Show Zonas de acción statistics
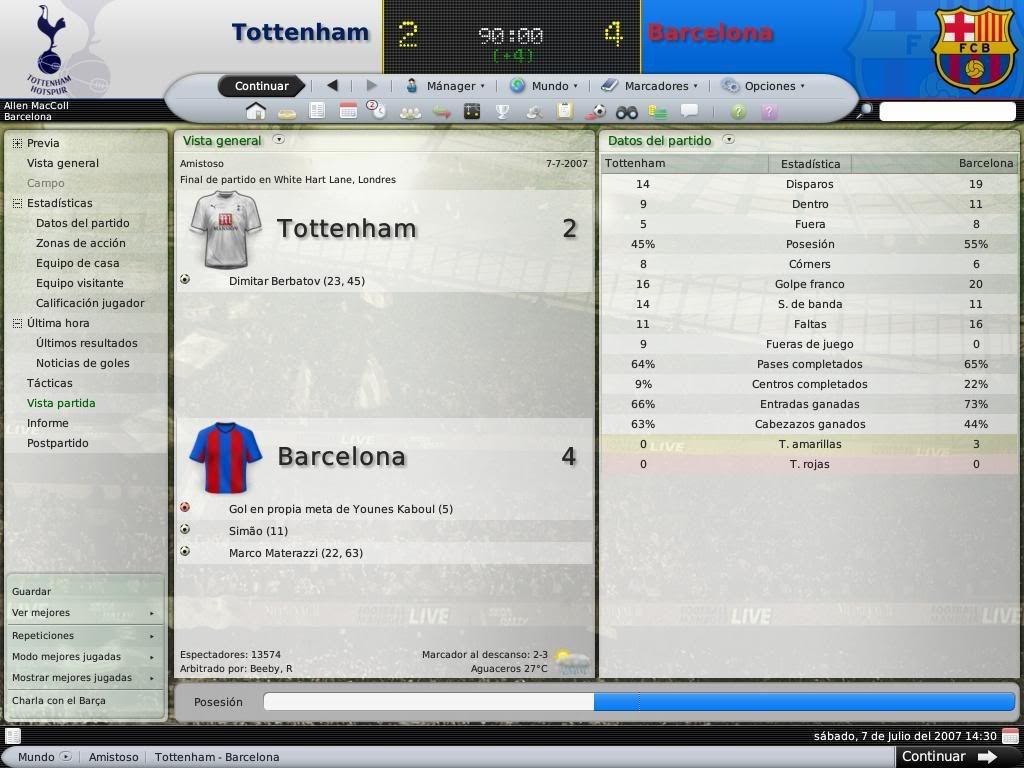The height and width of the screenshot is (768, 1024). [x=81, y=243]
